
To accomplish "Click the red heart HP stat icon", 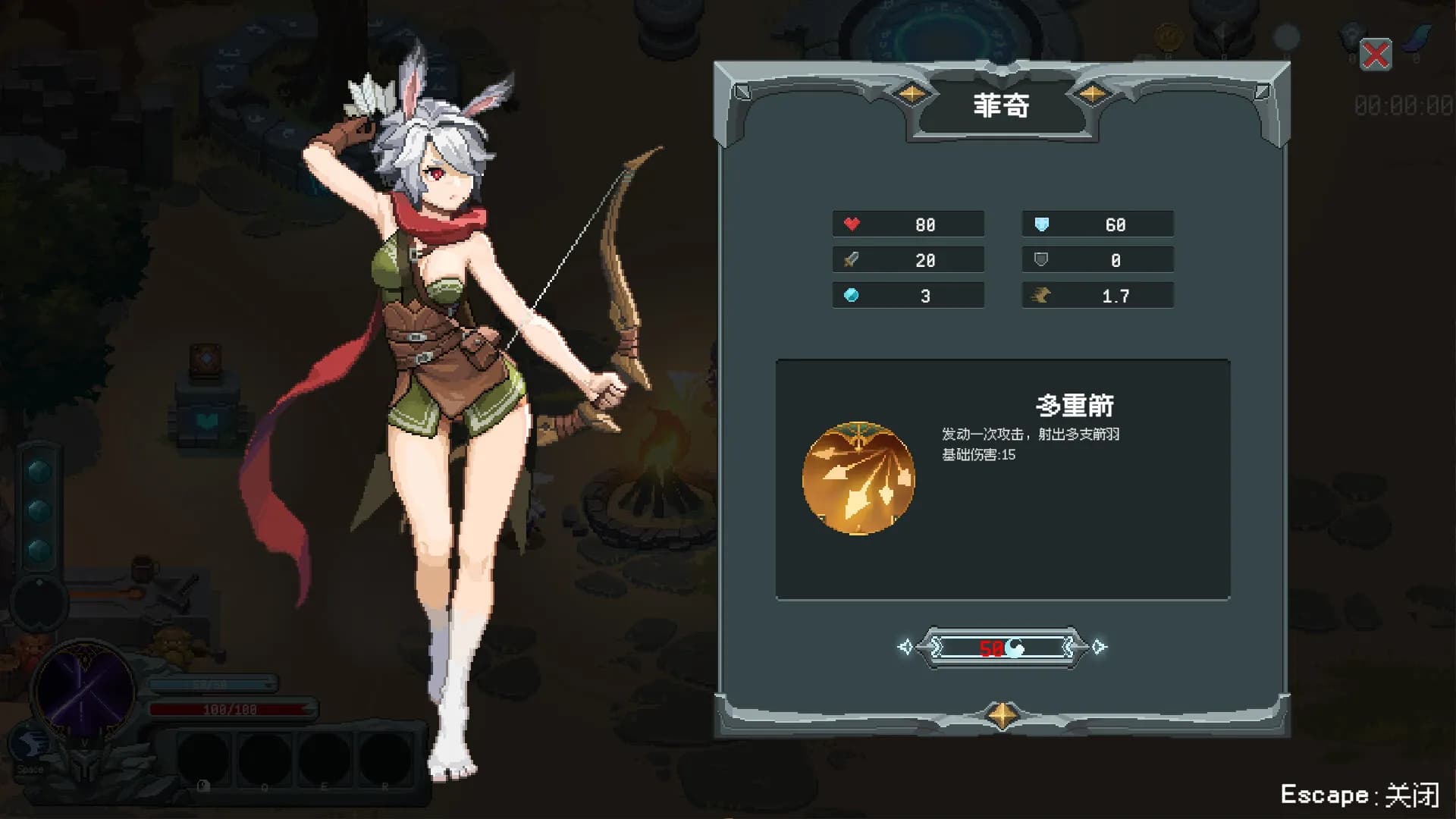I will point(852,224).
